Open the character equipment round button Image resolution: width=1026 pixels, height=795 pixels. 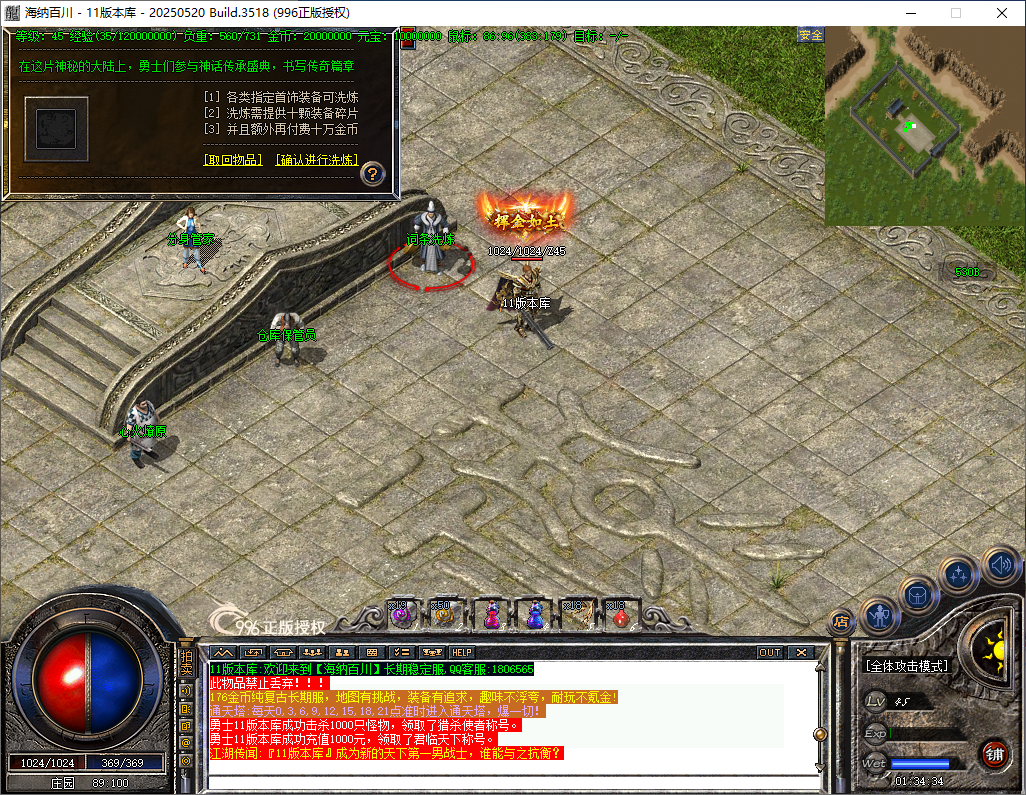[880, 614]
